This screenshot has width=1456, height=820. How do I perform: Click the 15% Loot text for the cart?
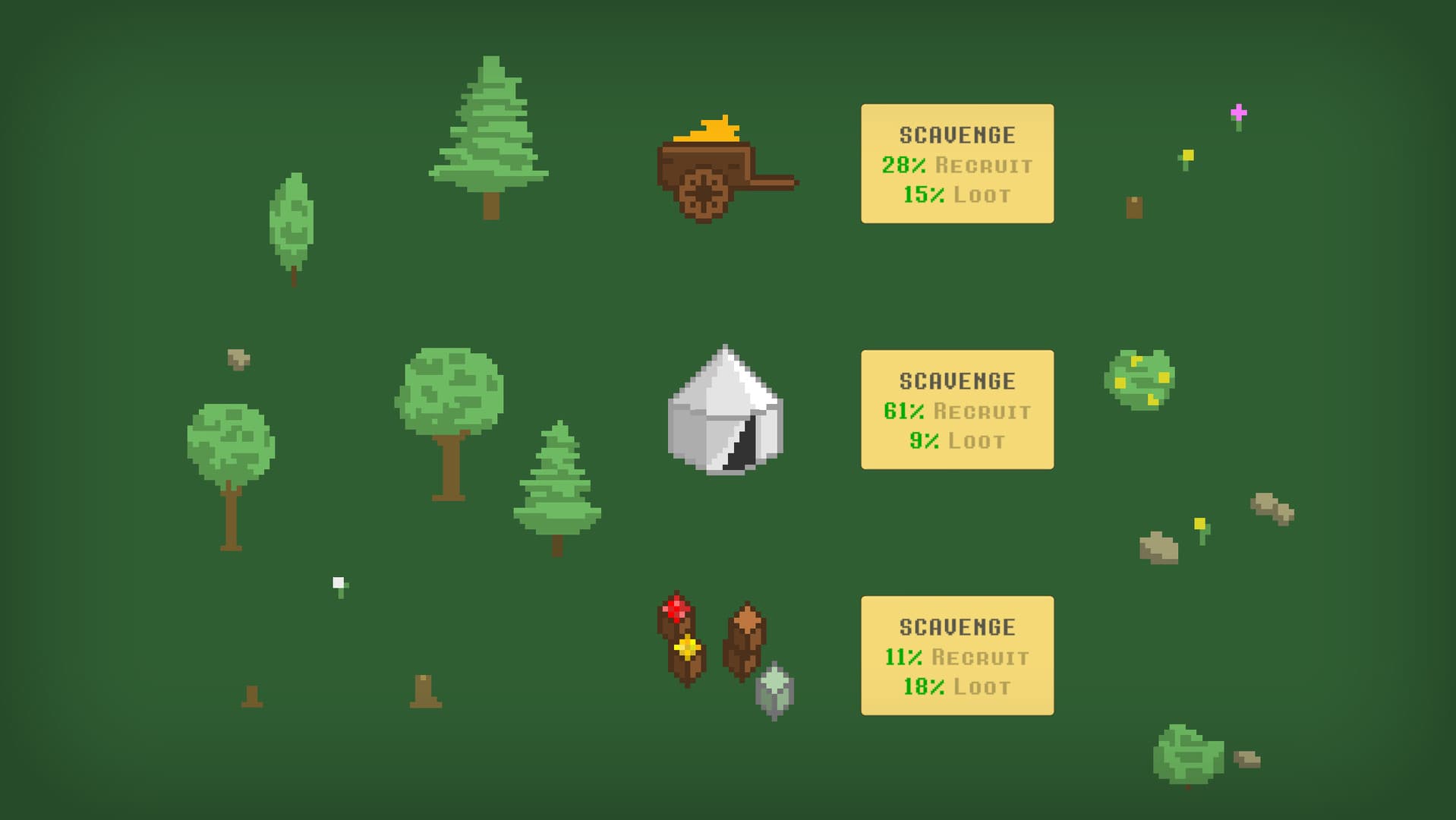coord(956,194)
